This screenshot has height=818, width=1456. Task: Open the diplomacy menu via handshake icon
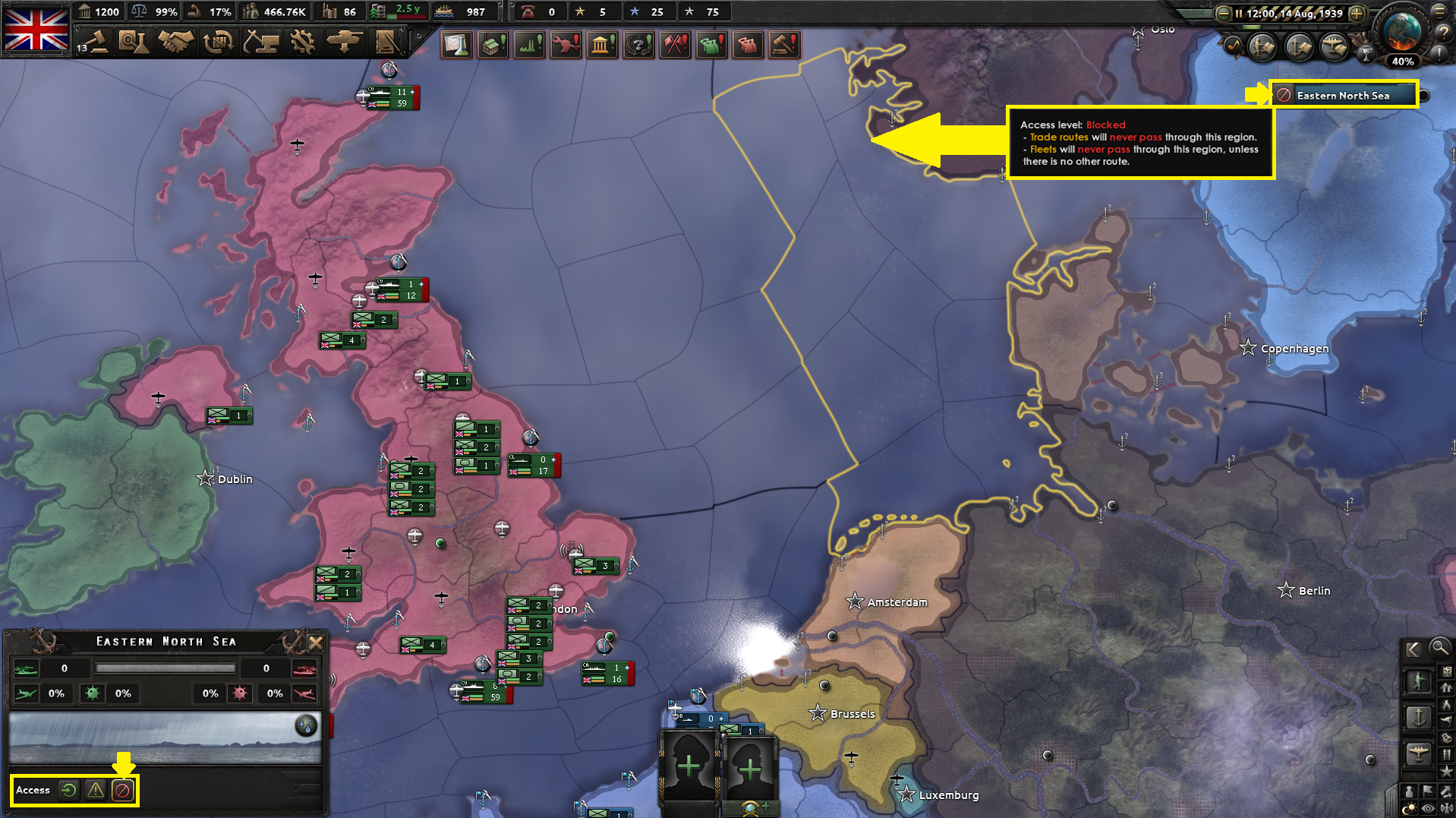(177, 43)
